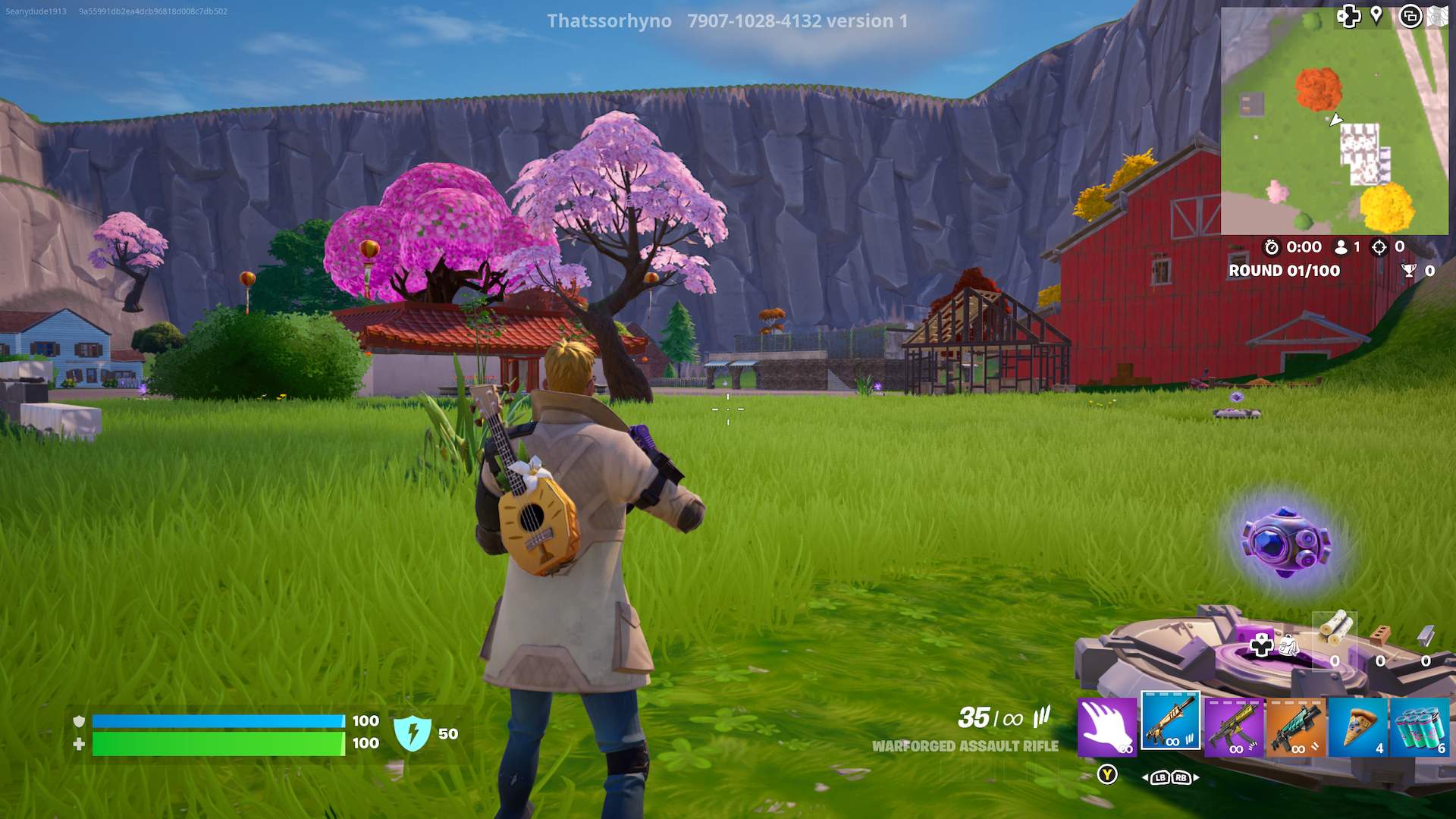Viewport: 1456px width, 819px height.
Task: Open the backpack inventory icon
Action: 1288,646
